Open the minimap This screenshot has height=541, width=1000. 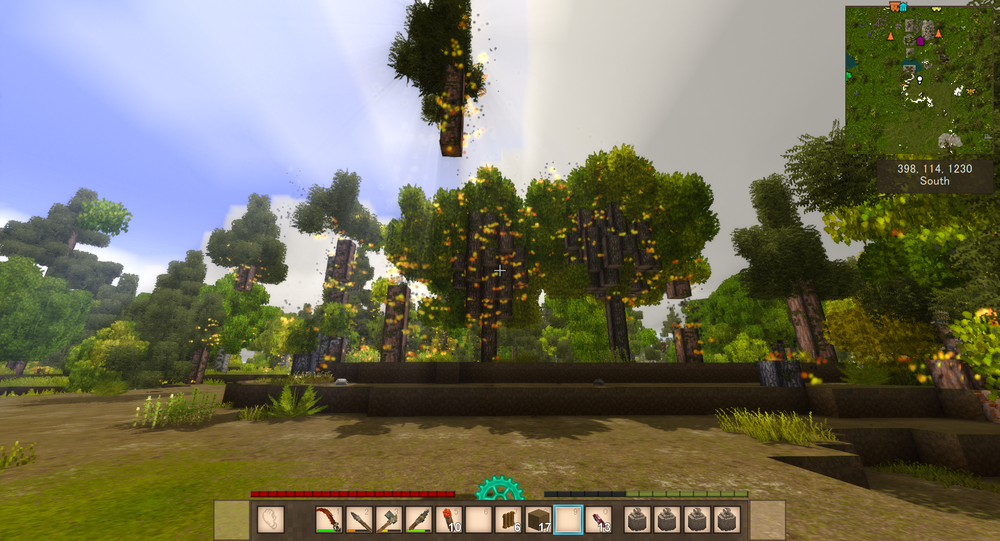click(921, 80)
